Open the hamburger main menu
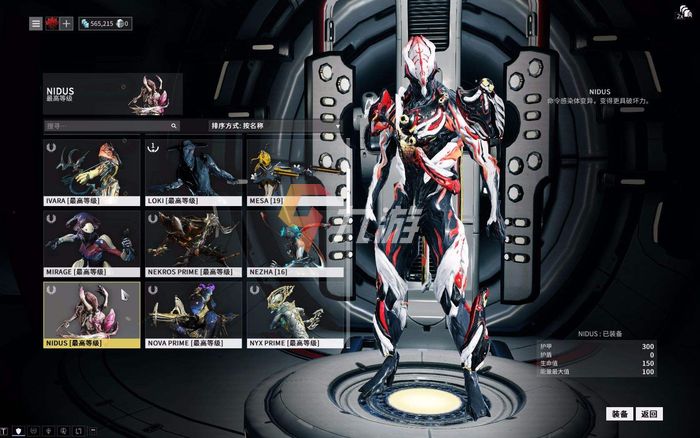This screenshot has width=700, height=438. 36,23
